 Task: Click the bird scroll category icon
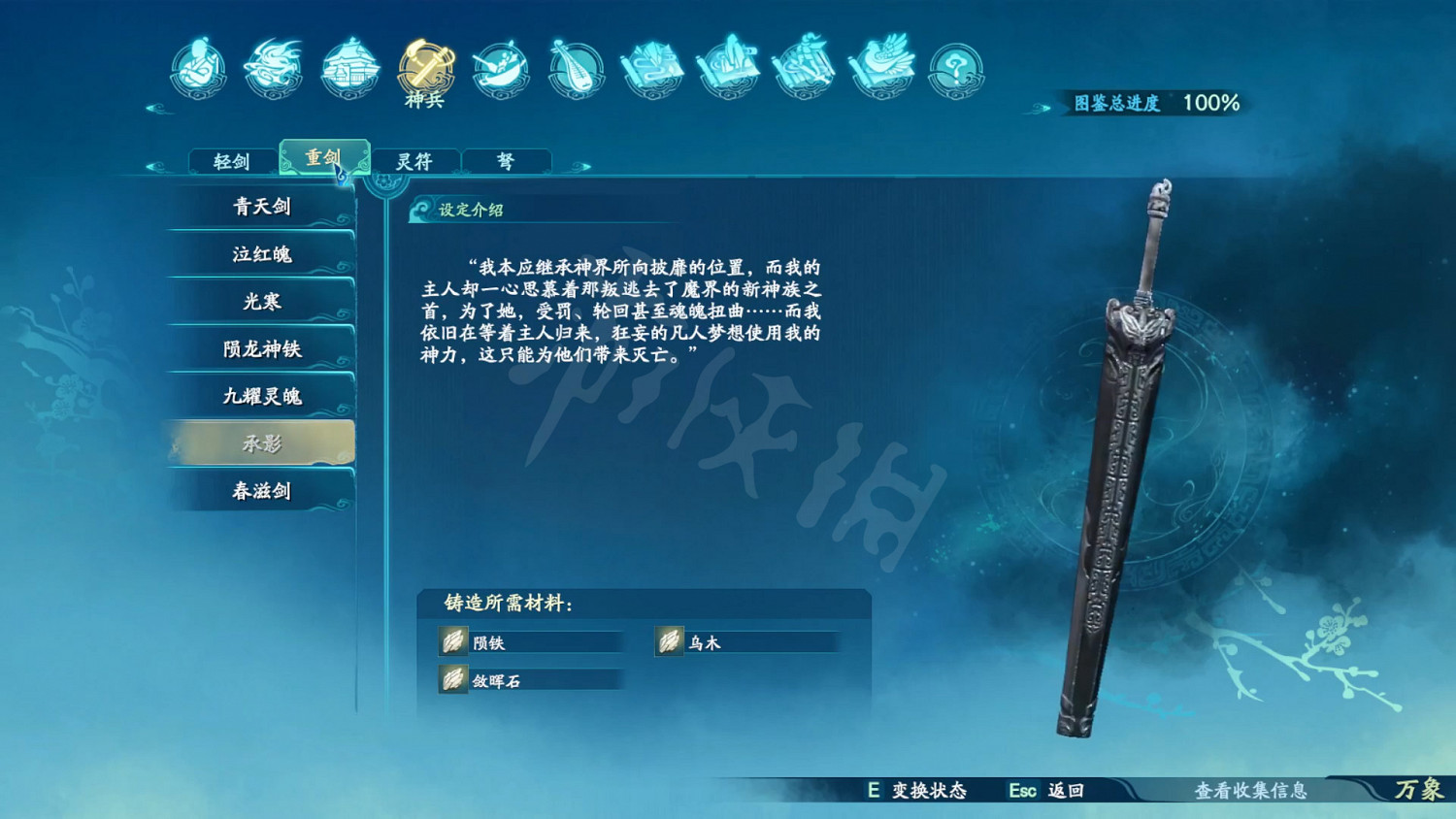(x=881, y=66)
